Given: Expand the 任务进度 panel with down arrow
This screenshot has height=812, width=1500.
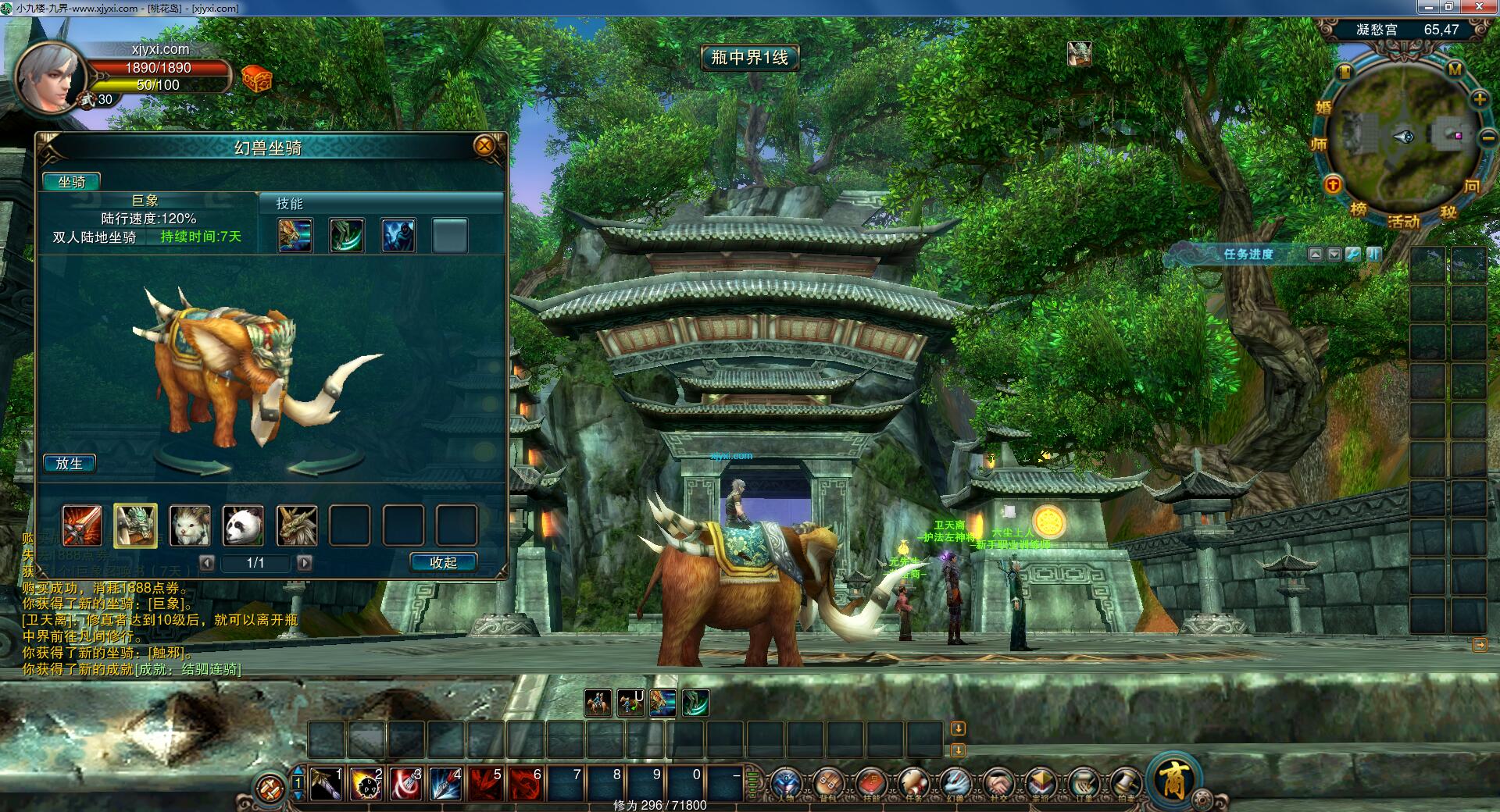Looking at the screenshot, I should coord(1334,255).
